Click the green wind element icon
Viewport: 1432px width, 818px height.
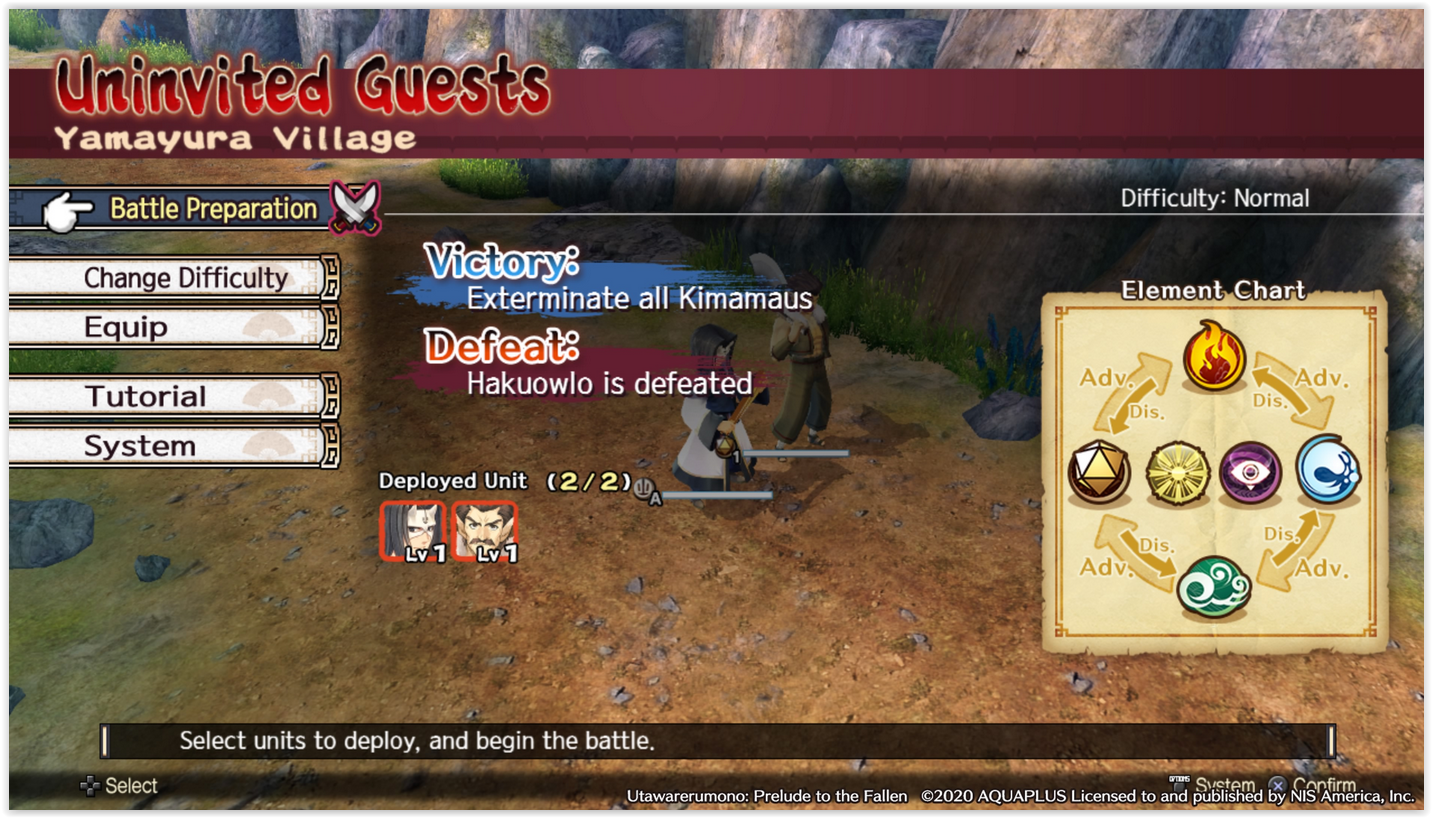click(1213, 586)
